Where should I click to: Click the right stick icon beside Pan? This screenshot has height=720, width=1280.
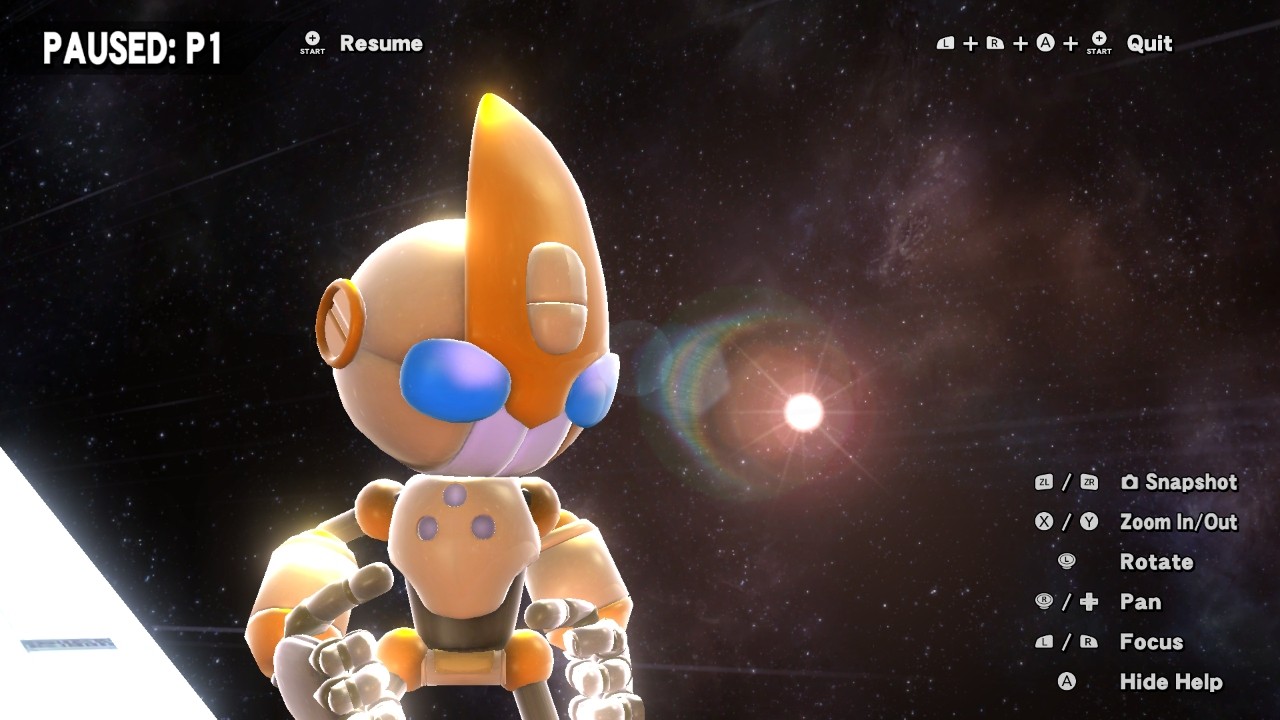point(1044,600)
